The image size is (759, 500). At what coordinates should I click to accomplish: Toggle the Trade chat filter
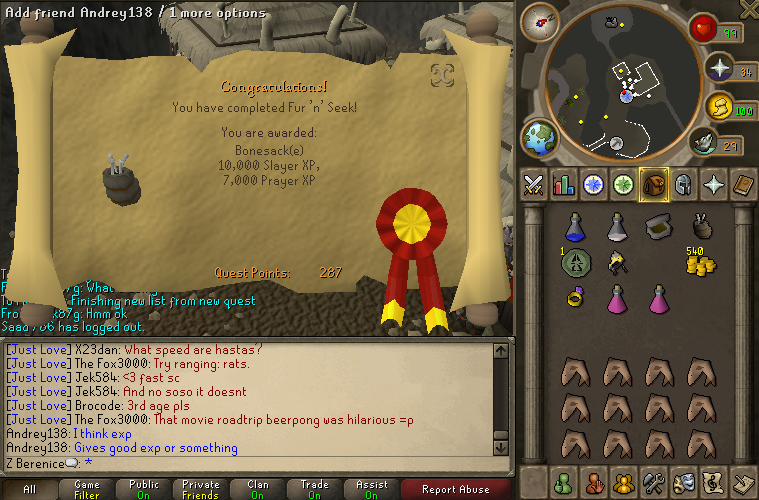314,489
